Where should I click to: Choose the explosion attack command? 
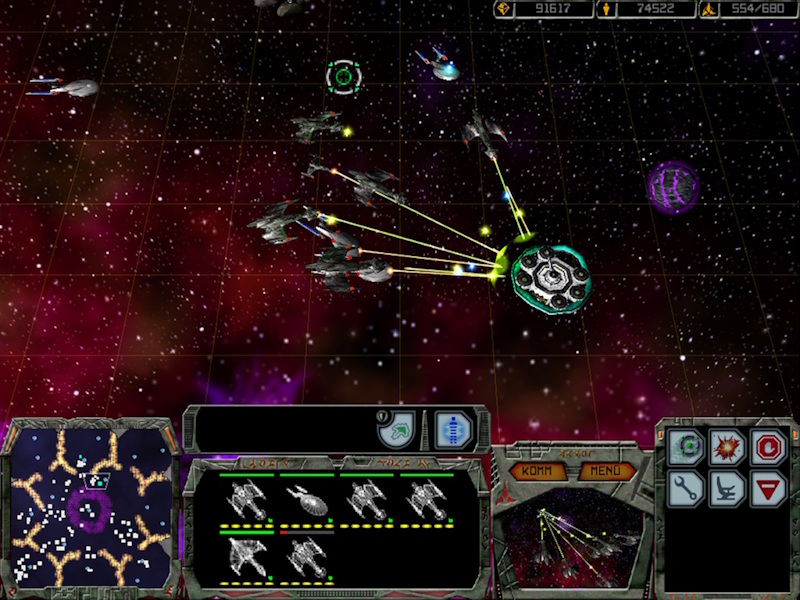pos(727,447)
